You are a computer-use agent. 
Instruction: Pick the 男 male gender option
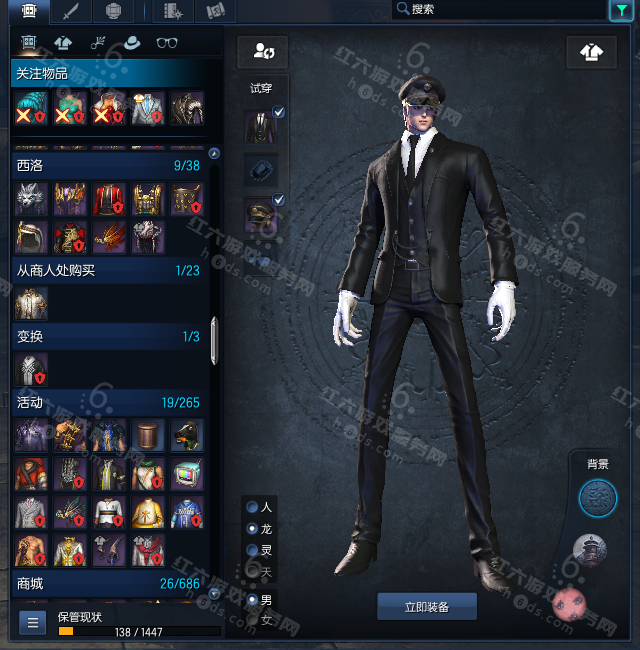pos(252,600)
